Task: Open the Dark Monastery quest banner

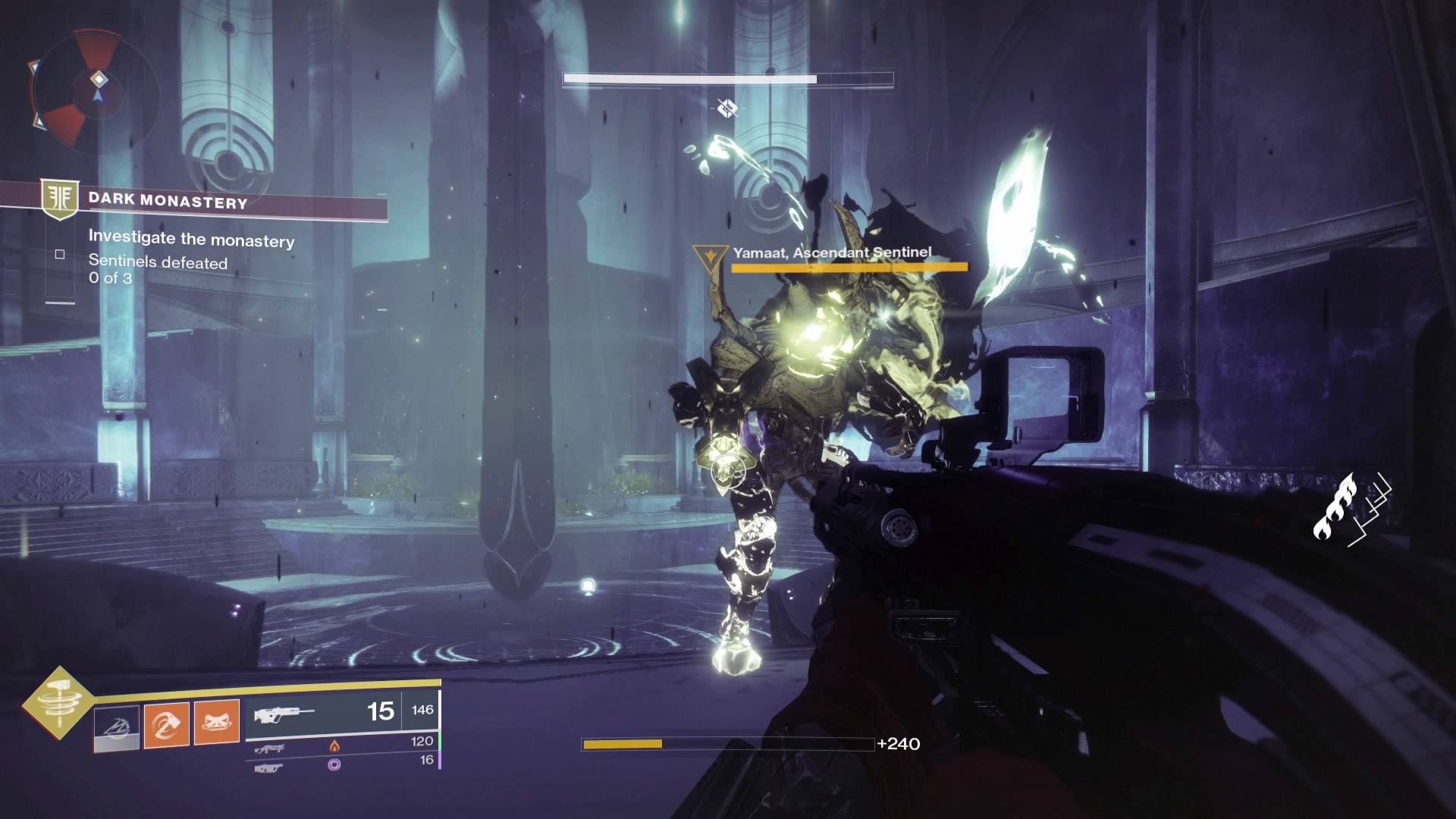Action: point(168,202)
